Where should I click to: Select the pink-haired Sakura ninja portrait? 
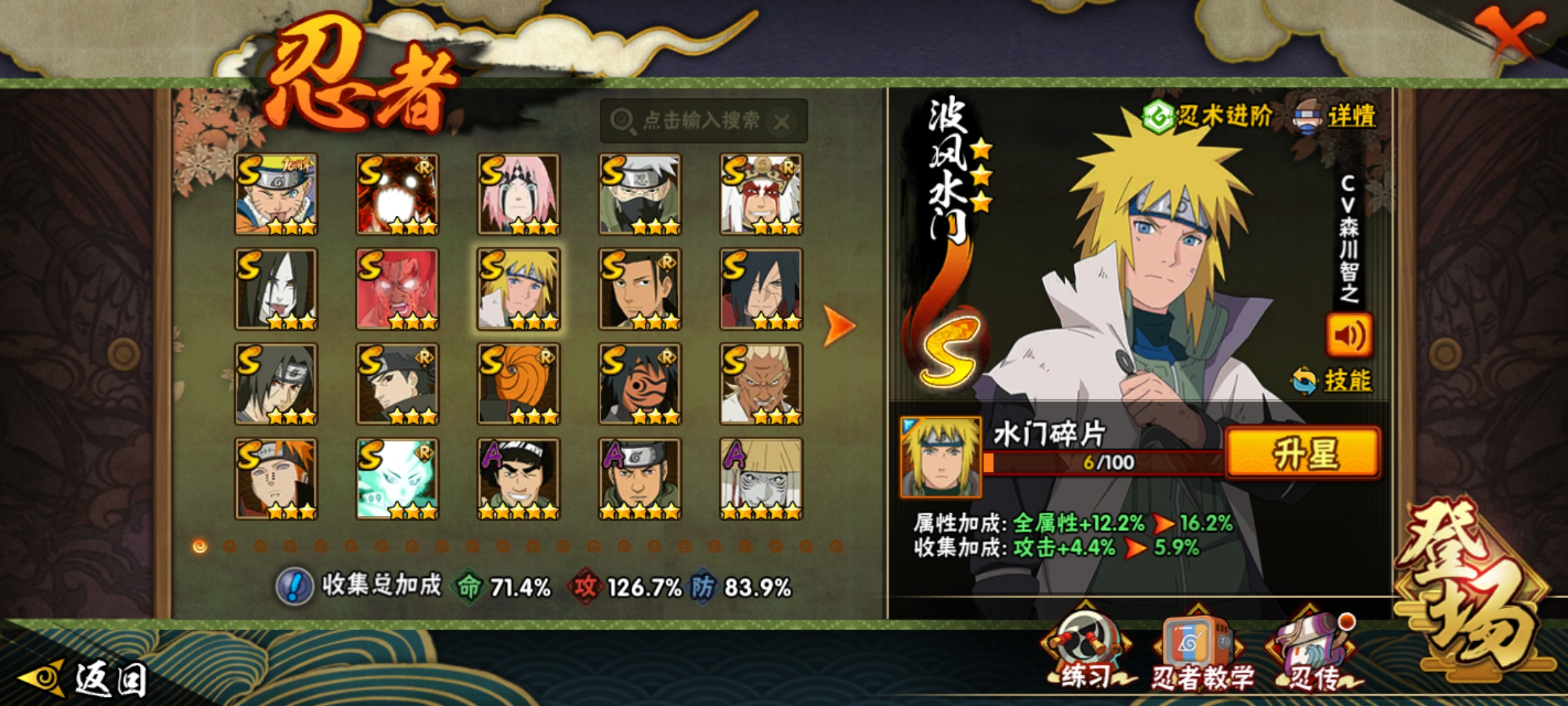pos(518,194)
